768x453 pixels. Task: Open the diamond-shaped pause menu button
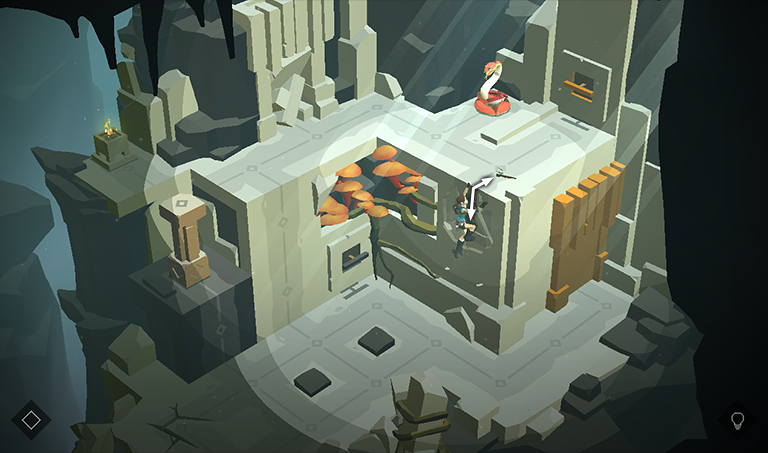(x=31, y=419)
